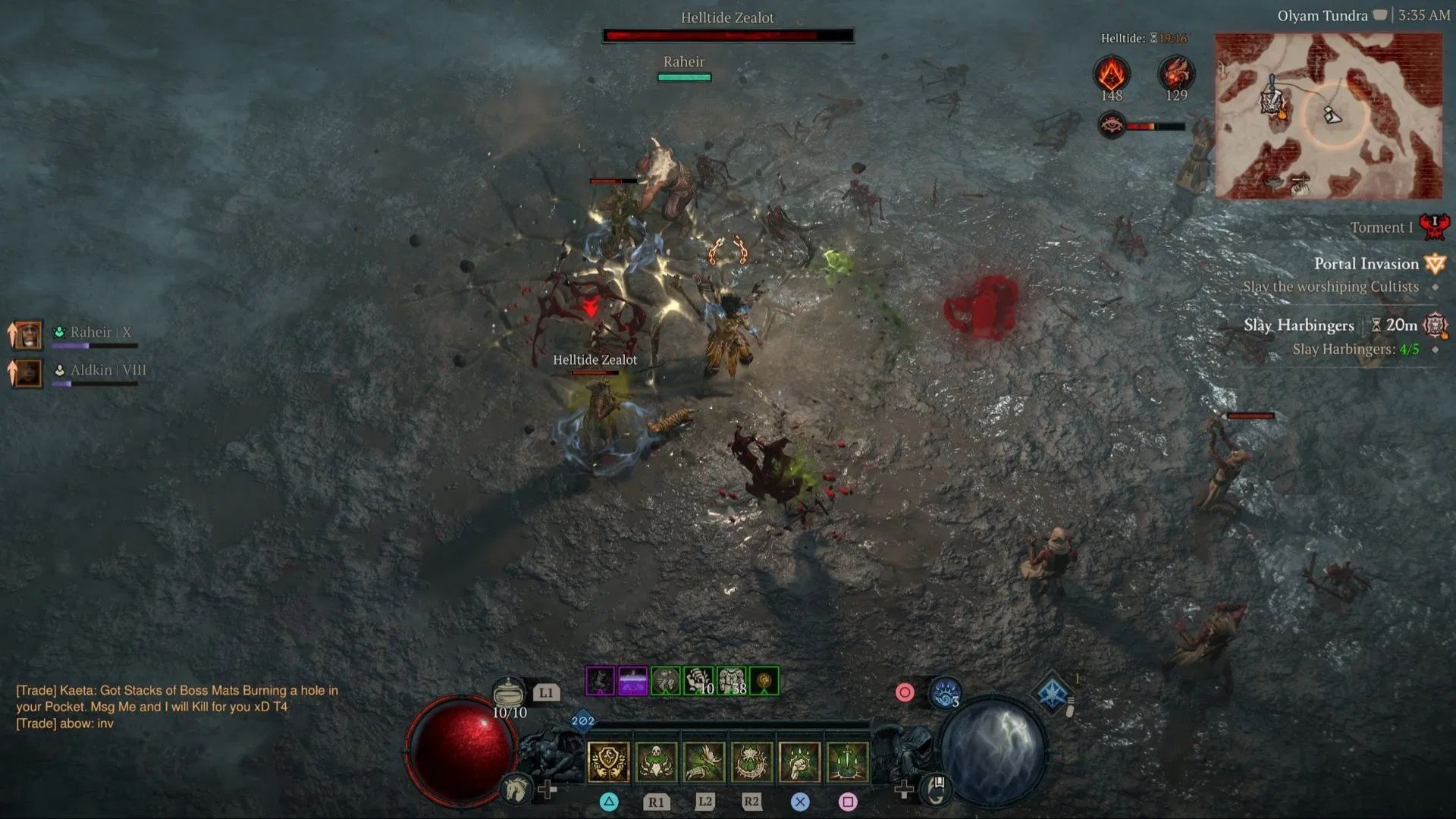1456x819 pixels.
Task: Click the threat meter progress bar
Action: click(1156, 127)
